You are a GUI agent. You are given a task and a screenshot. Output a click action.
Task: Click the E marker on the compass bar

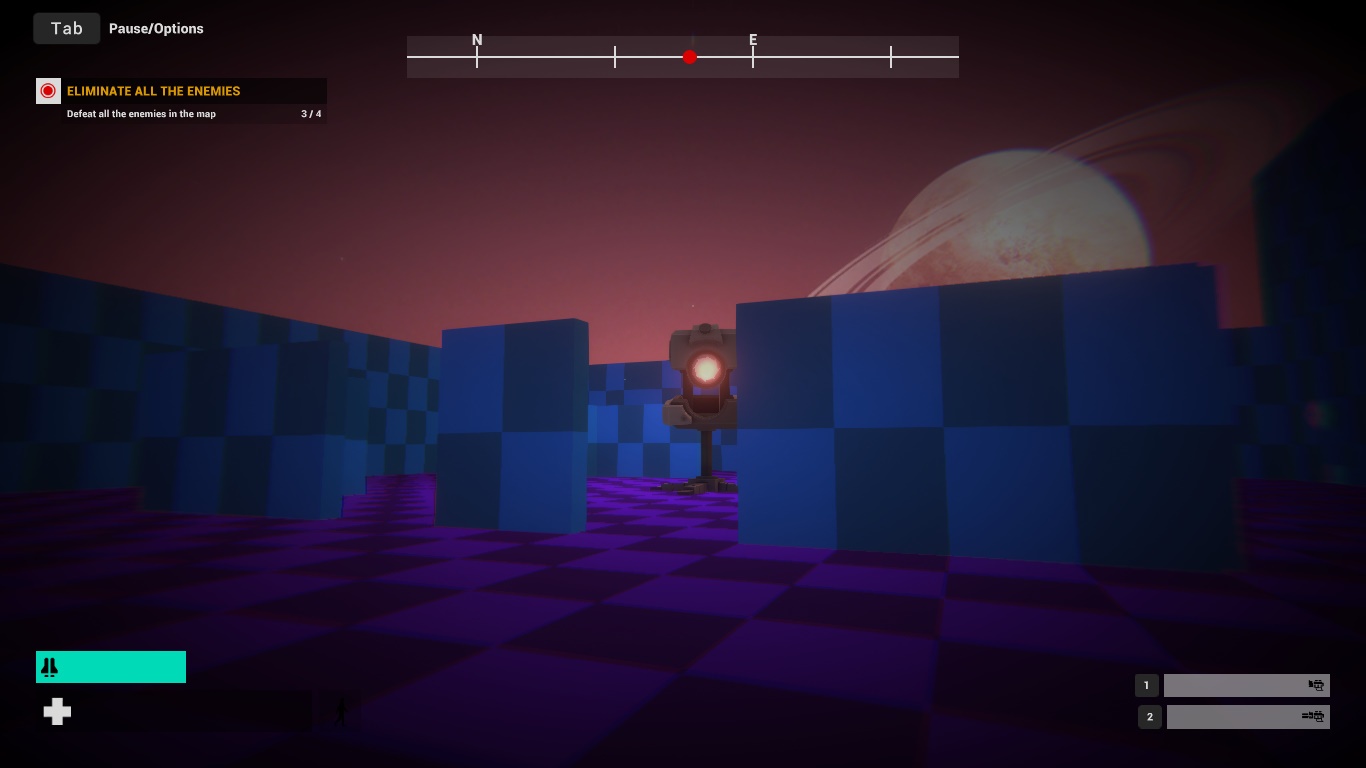click(x=753, y=40)
